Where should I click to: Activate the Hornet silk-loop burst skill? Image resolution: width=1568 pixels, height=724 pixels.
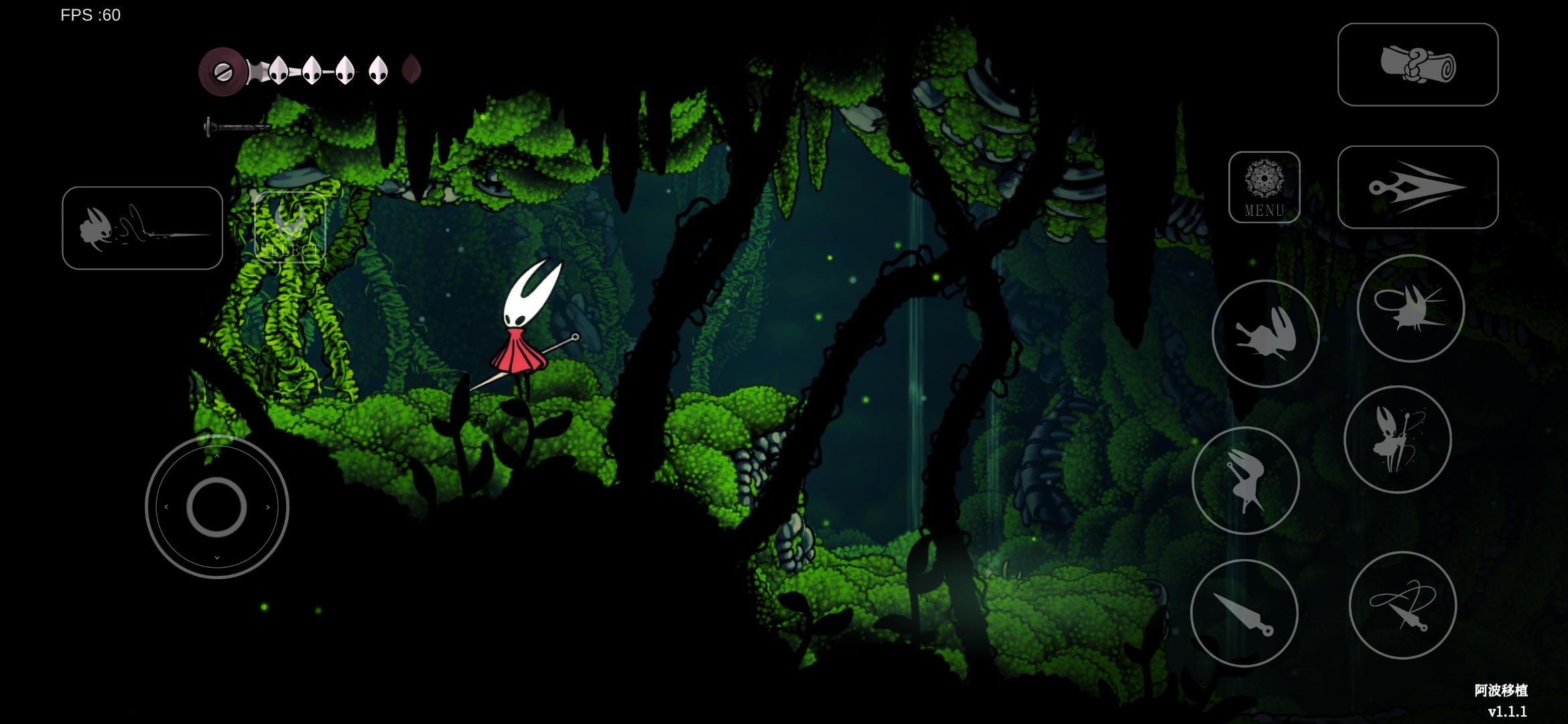point(1411,308)
